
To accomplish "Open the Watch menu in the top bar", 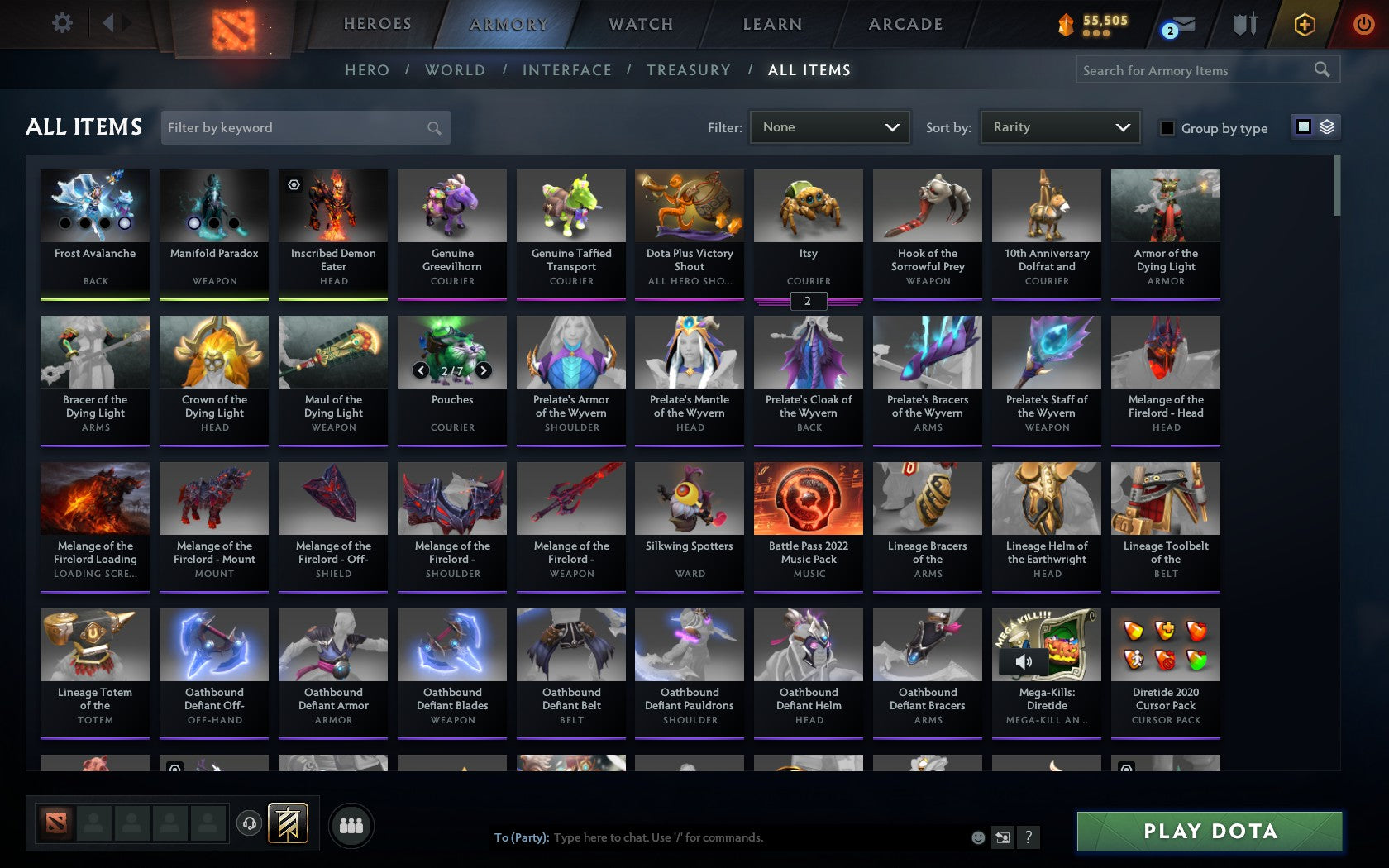I will 640,24.
